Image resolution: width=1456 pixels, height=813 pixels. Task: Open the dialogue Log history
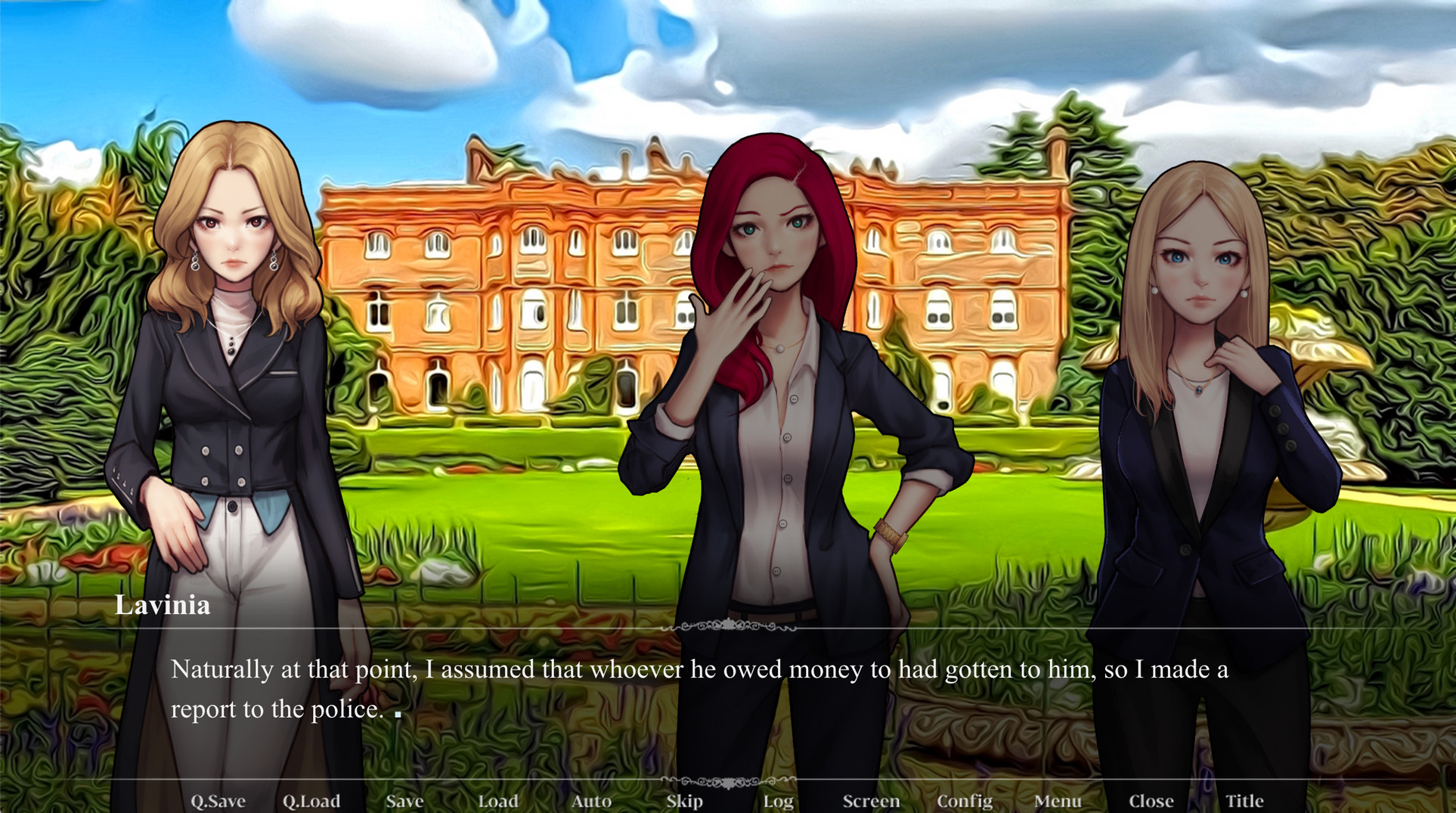click(x=779, y=800)
